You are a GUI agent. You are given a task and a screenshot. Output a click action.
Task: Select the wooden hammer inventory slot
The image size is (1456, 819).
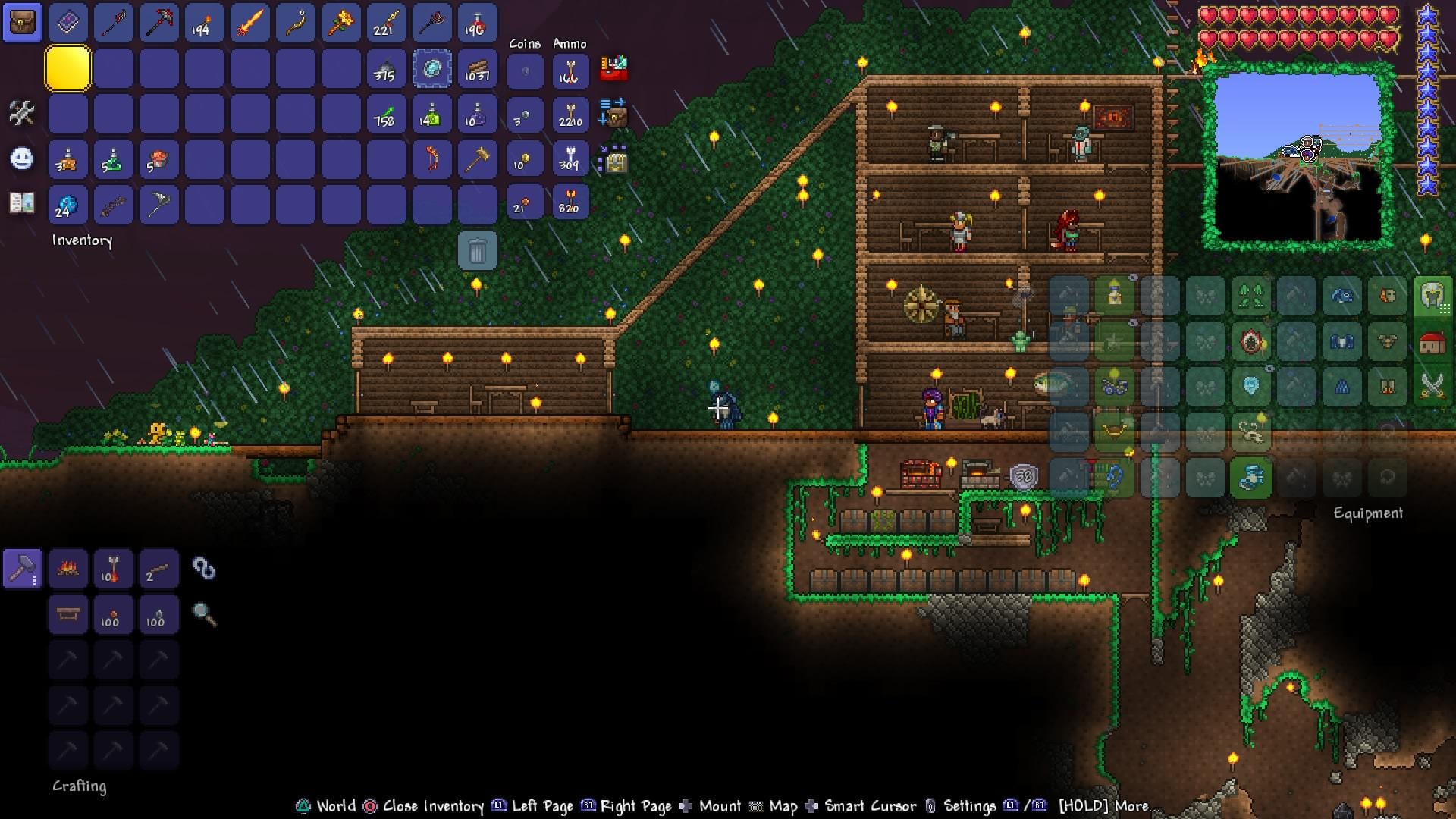tap(477, 159)
